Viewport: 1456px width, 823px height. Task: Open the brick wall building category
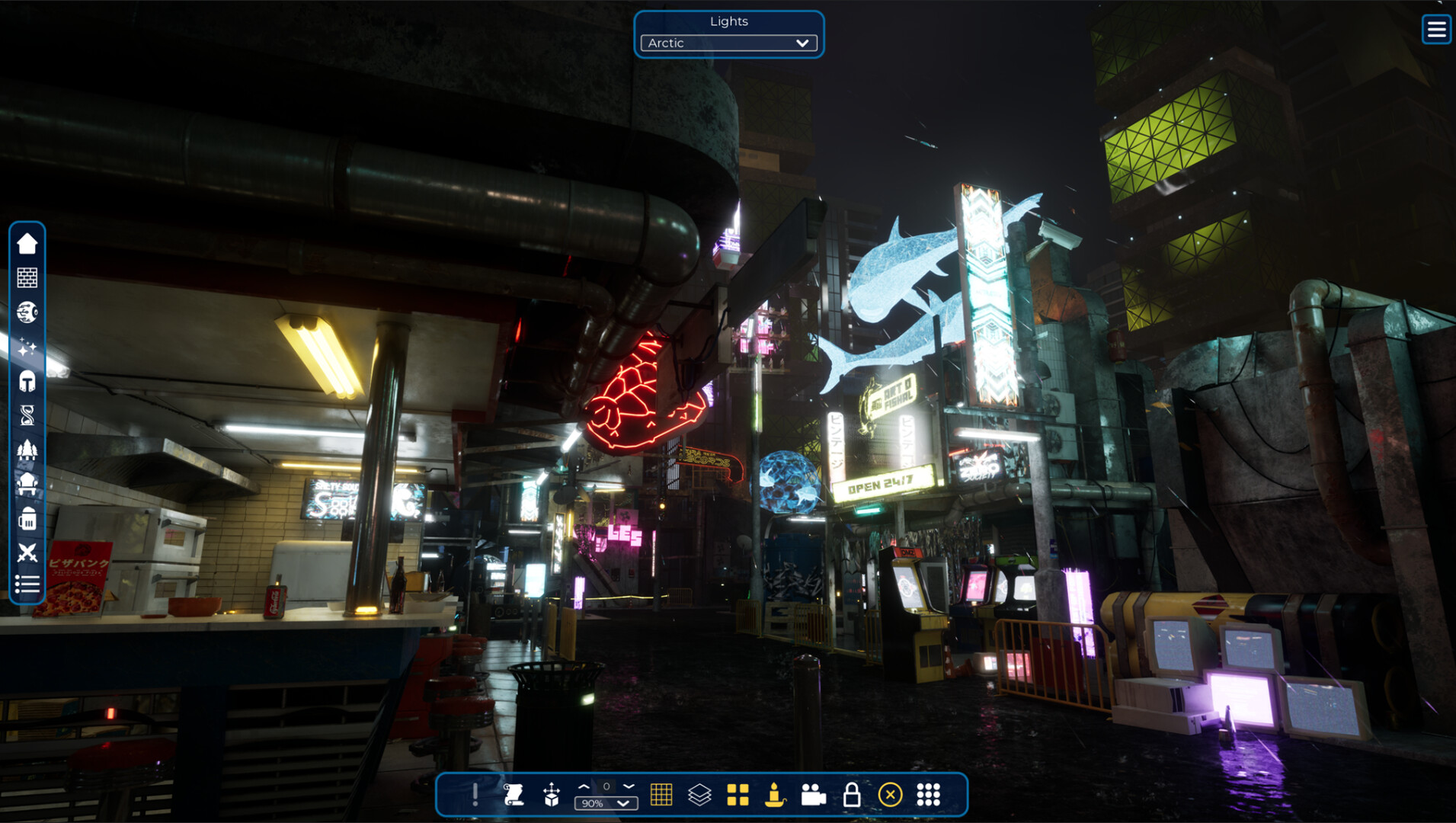click(x=27, y=277)
